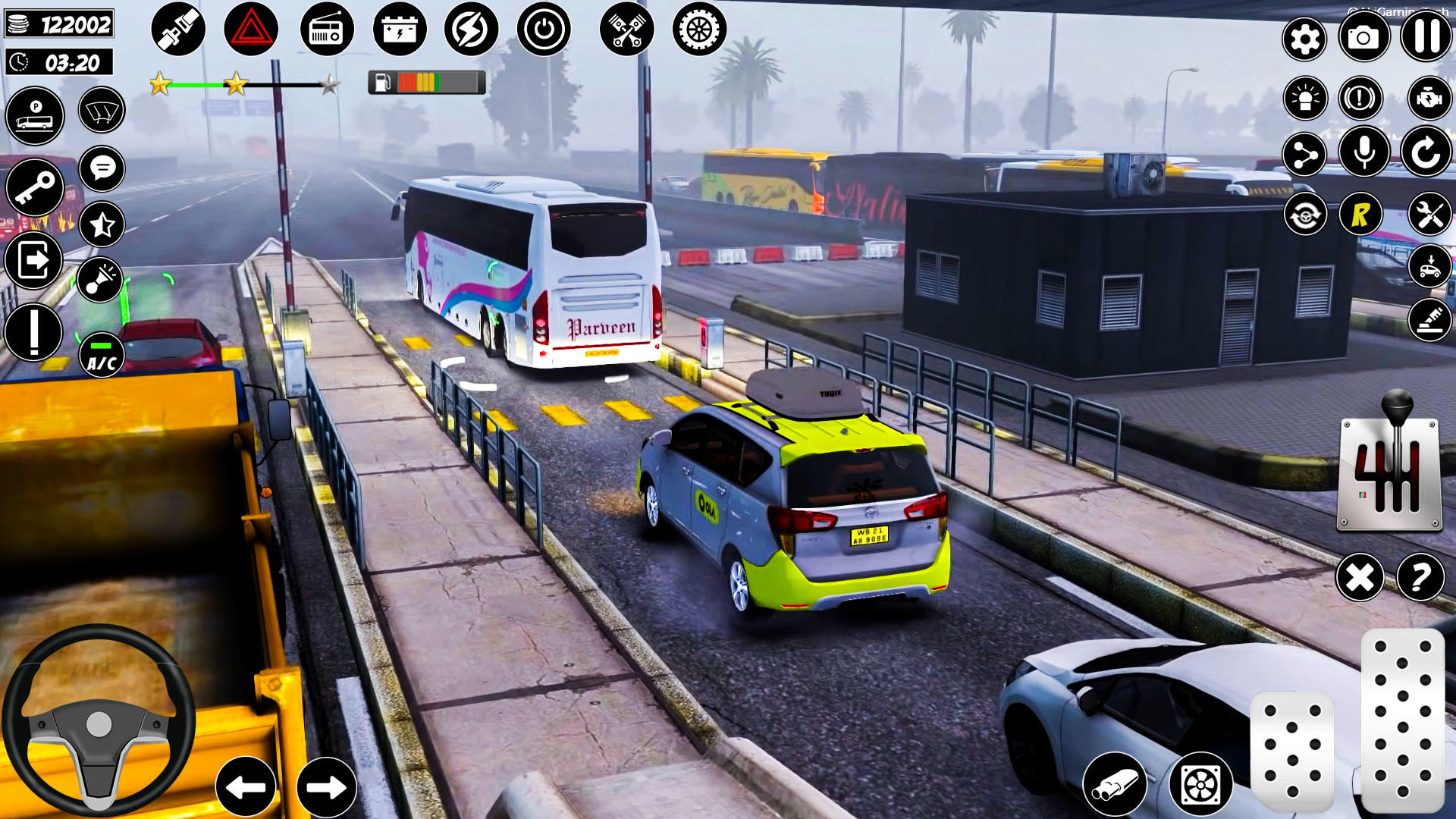Screen dimensions: 1456x819
Task: Fasten the seatbelt
Action: click(x=178, y=28)
